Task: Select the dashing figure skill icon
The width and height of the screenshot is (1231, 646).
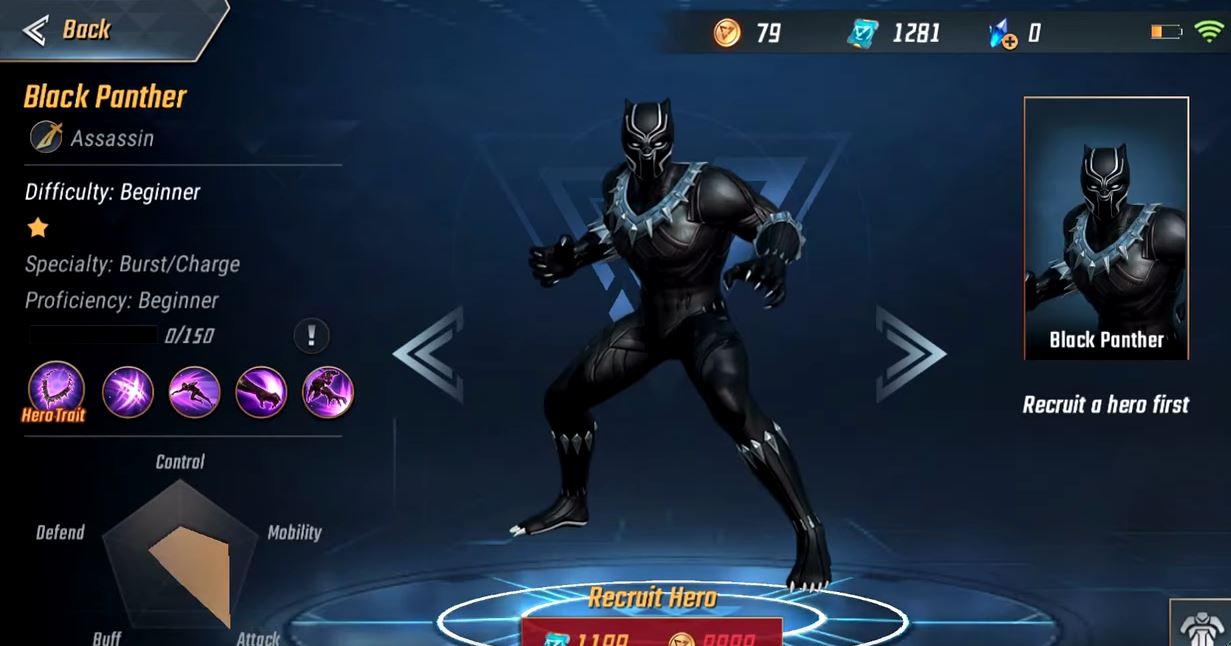Action: (x=194, y=391)
